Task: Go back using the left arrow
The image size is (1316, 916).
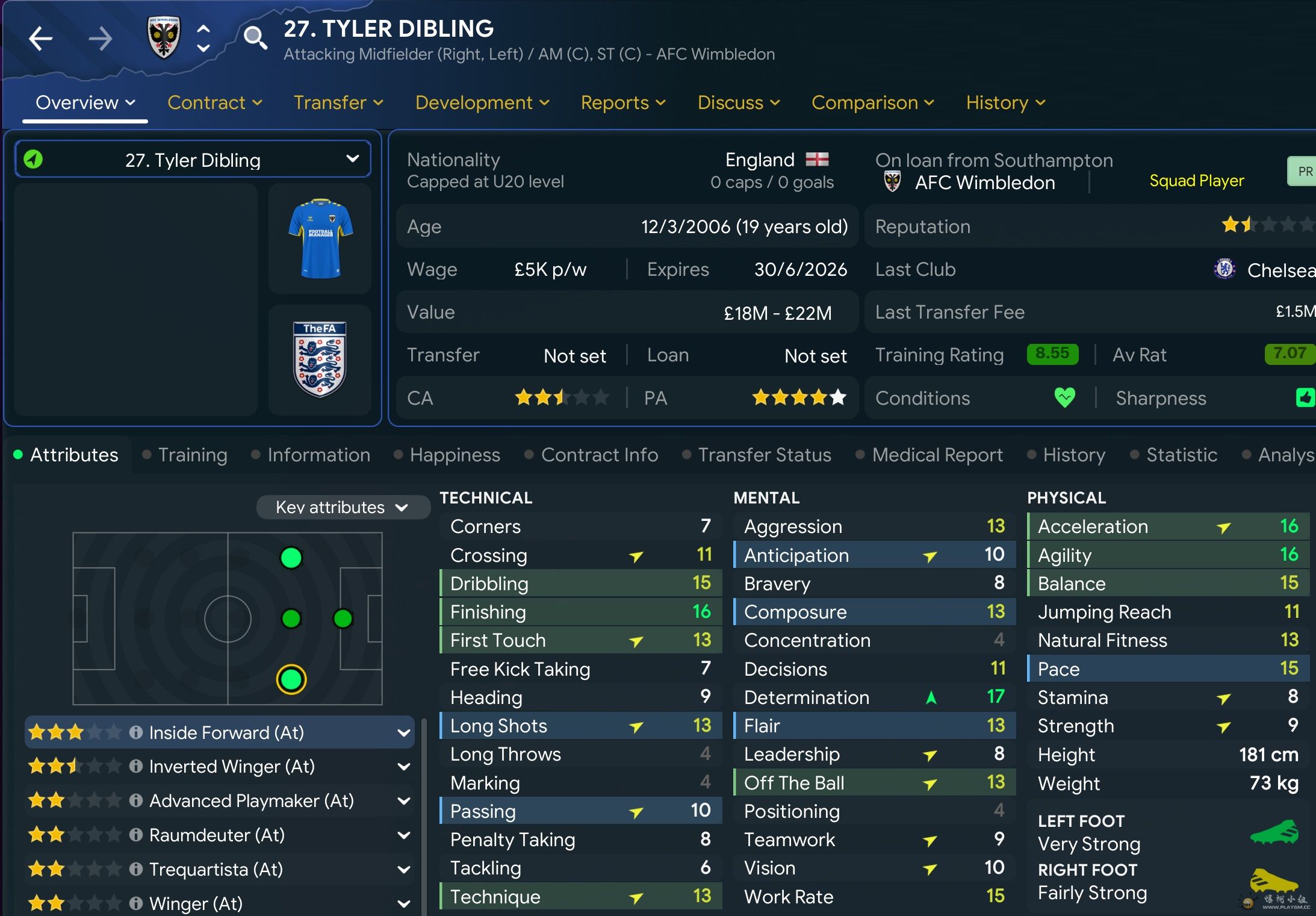Action: coord(41,39)
